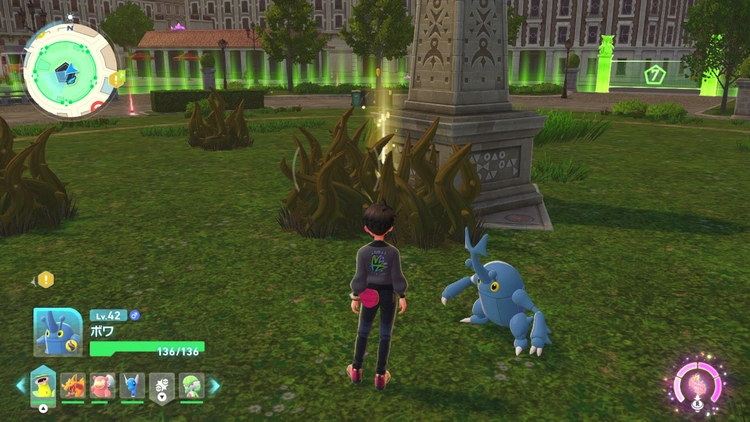Click the left arrow of the party bar

pyautogui.click(x=21, y=385)
